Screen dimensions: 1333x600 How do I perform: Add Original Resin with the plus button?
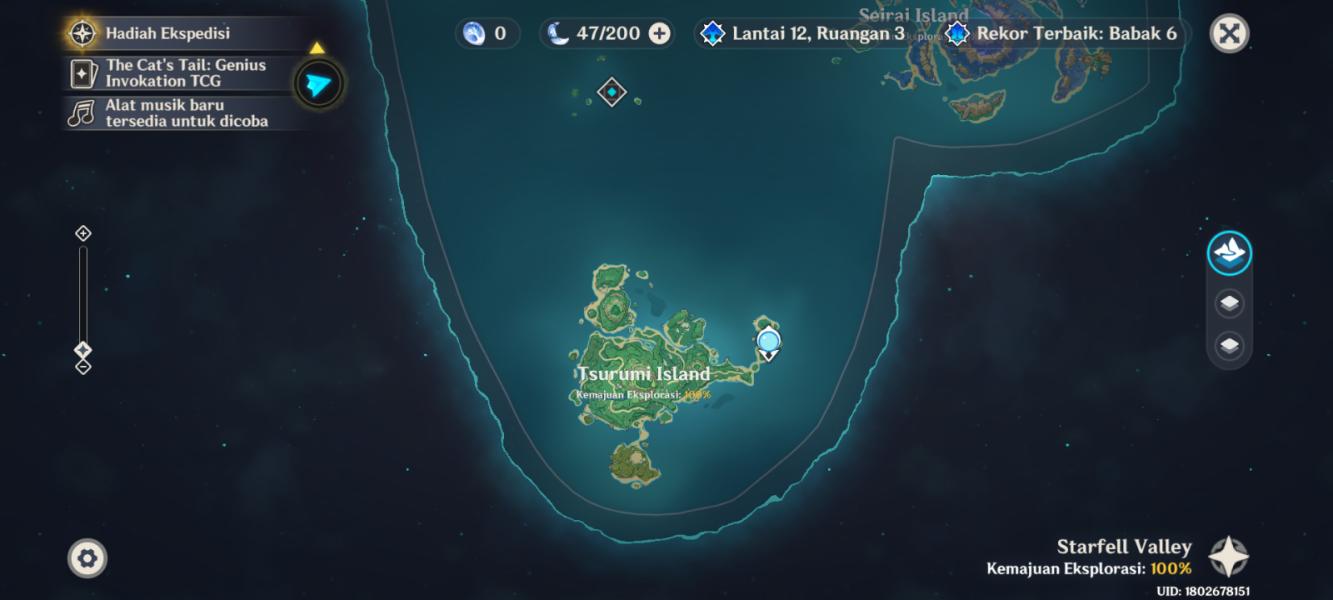(660, 33)
